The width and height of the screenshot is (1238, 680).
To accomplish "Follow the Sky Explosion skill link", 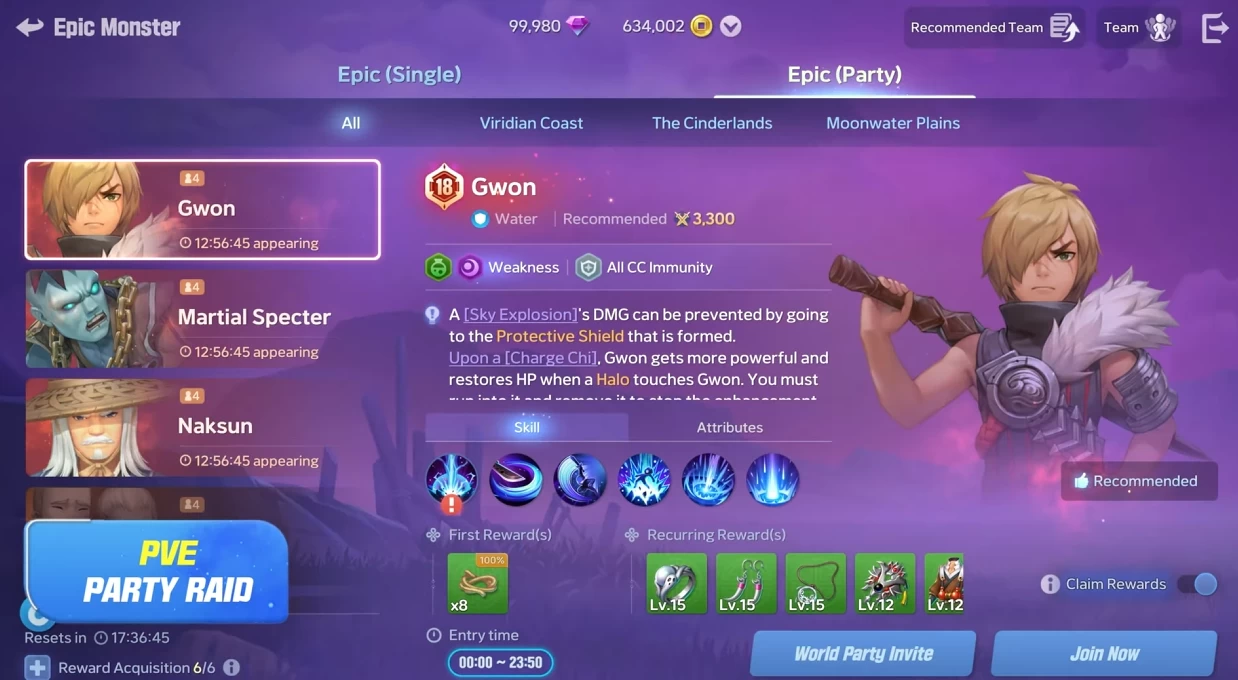I will pyautogui.click(x=521, y=314).
